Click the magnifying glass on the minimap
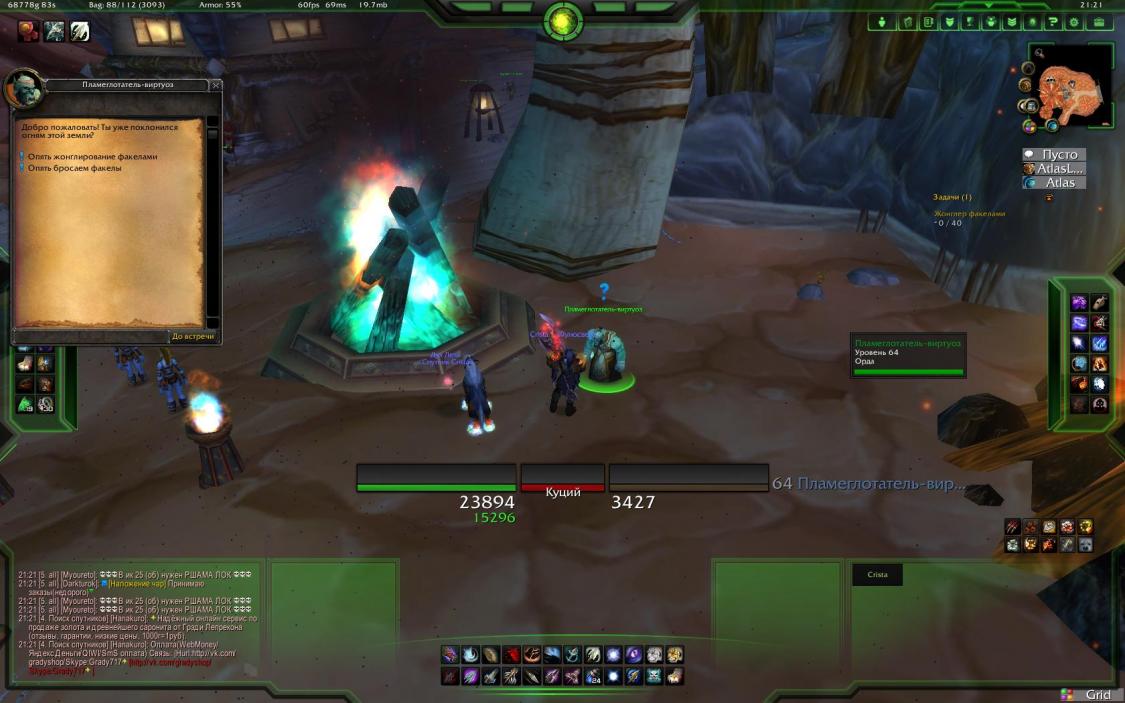This screenshot has height=703, width=1125. tap(1041, 53)
